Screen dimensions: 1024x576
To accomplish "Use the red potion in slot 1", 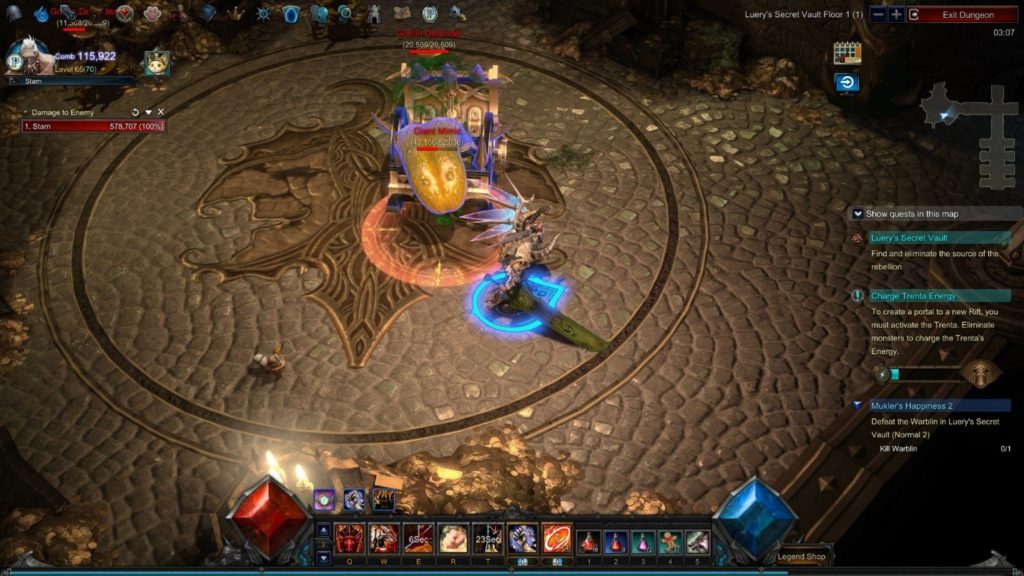I will 590,541.
